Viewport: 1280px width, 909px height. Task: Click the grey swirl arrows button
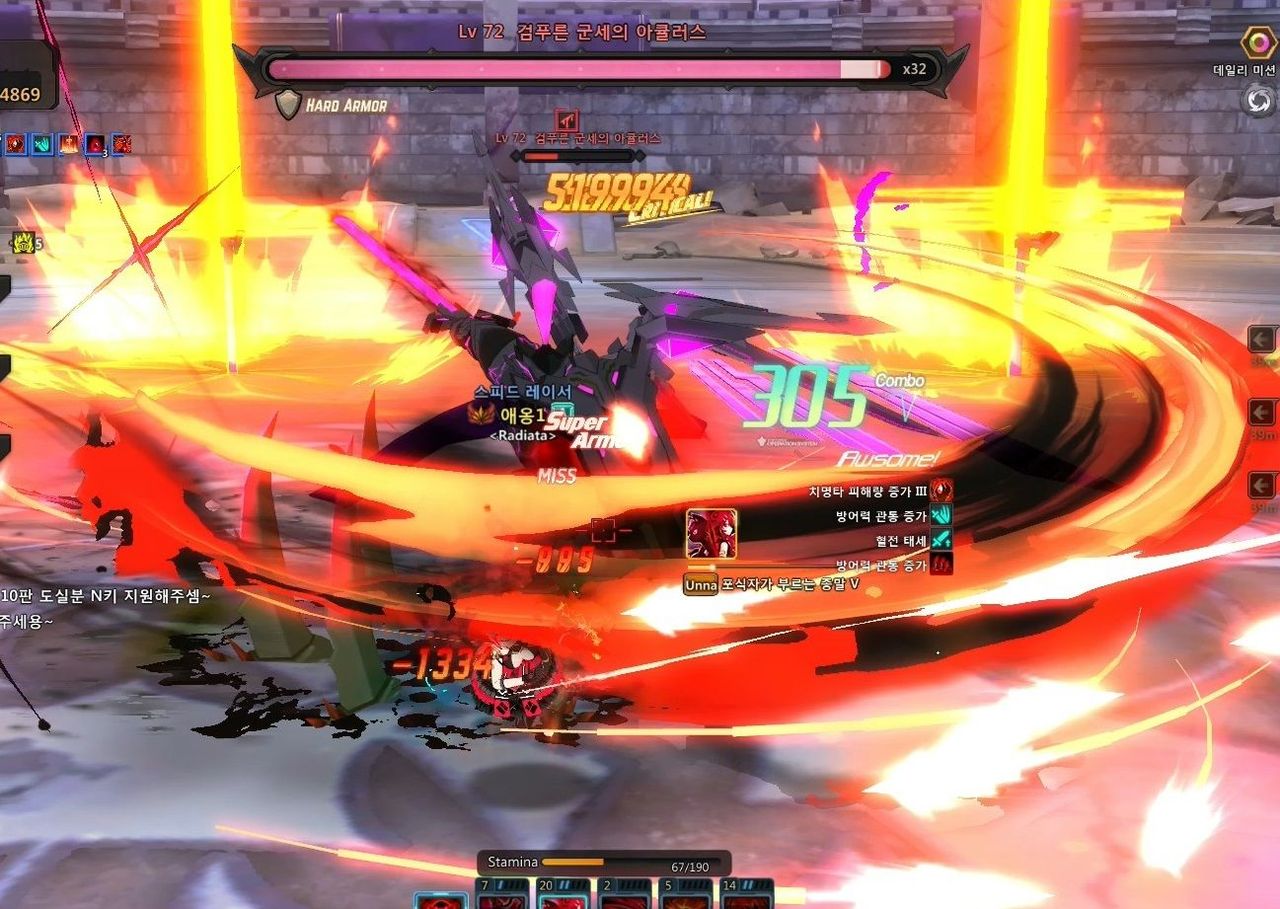pos(1258,100)
